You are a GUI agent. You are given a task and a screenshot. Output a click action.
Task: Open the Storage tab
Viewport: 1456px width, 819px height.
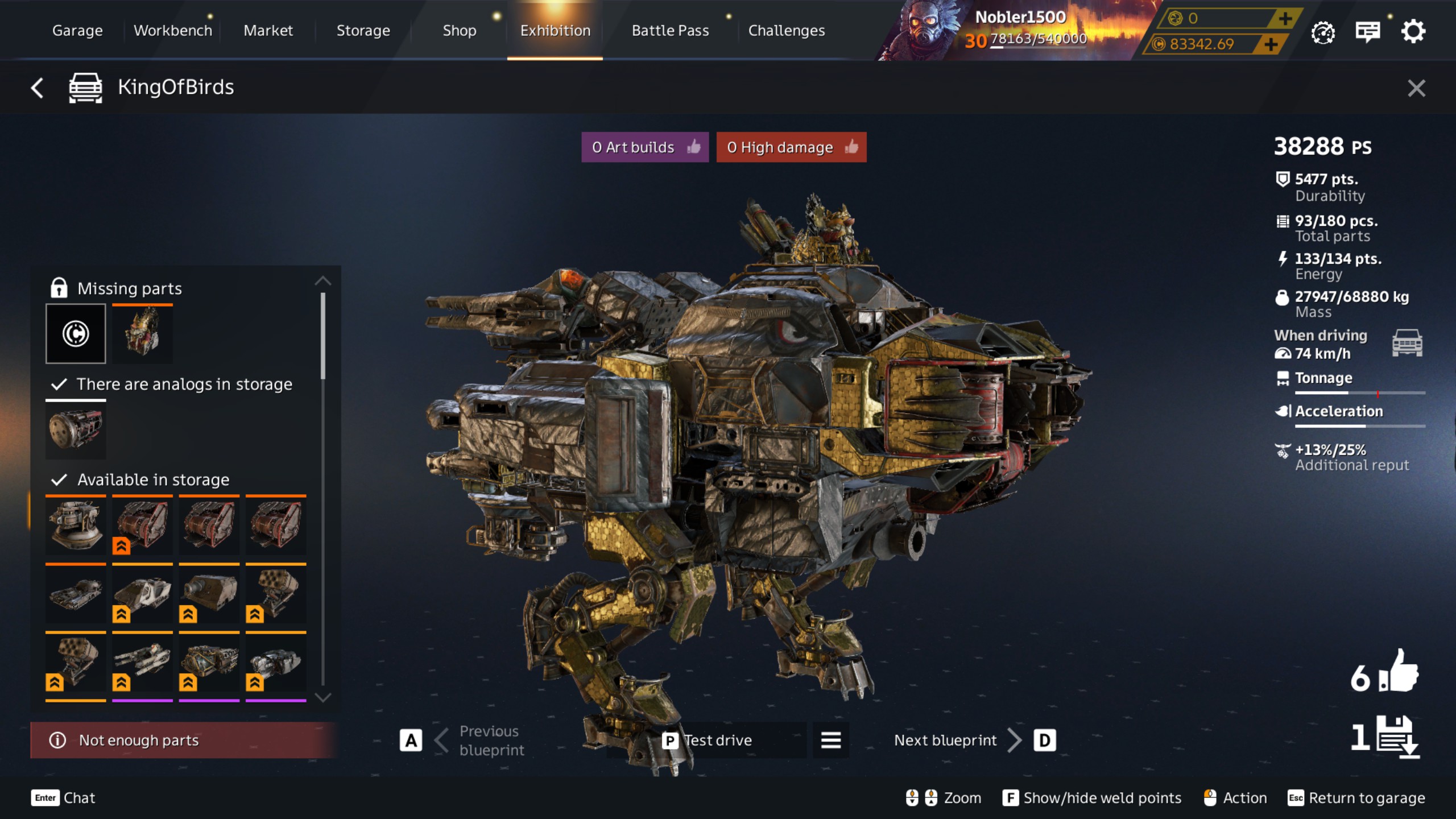point(363,31)
